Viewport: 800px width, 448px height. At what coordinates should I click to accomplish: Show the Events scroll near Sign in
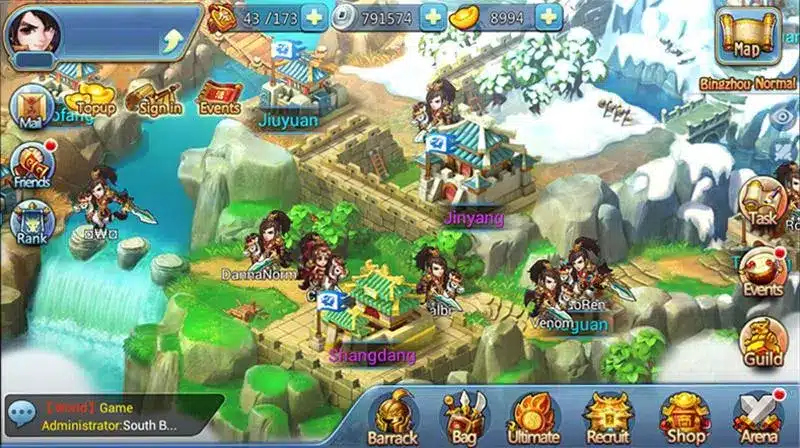click(218, 95)
